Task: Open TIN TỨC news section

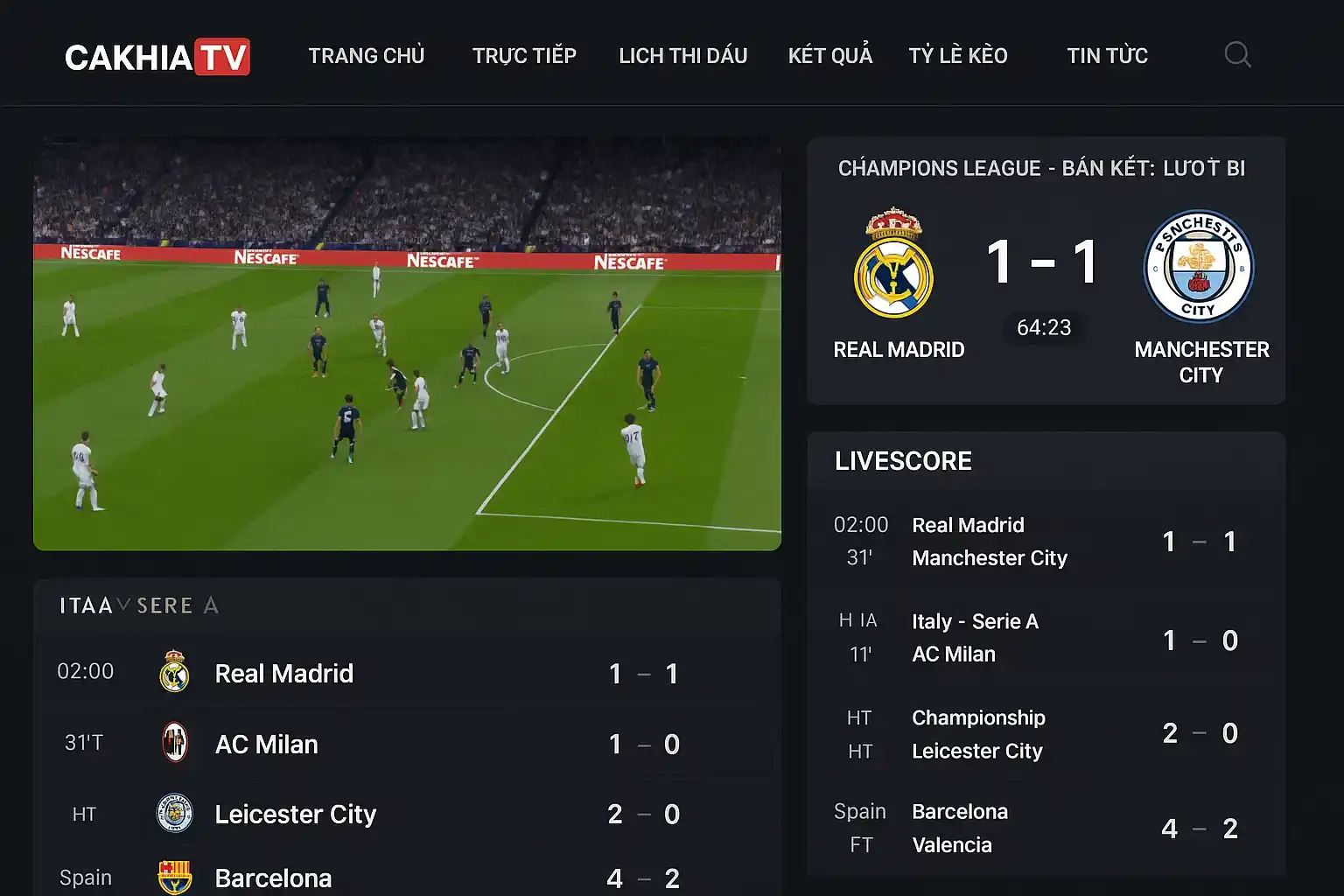Action: [x=1107, y=55]
